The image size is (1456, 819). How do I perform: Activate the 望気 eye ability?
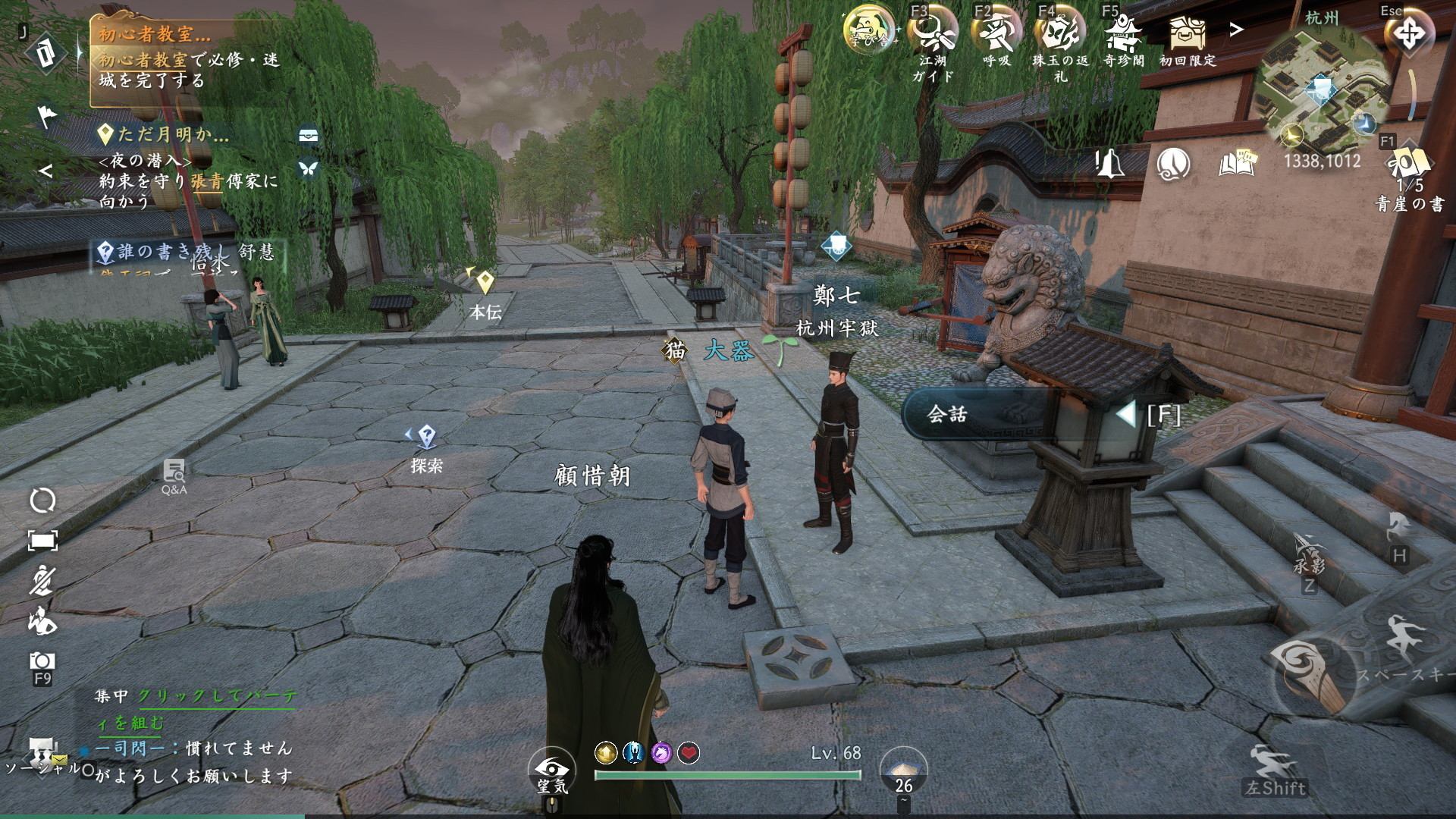[552, 770]
